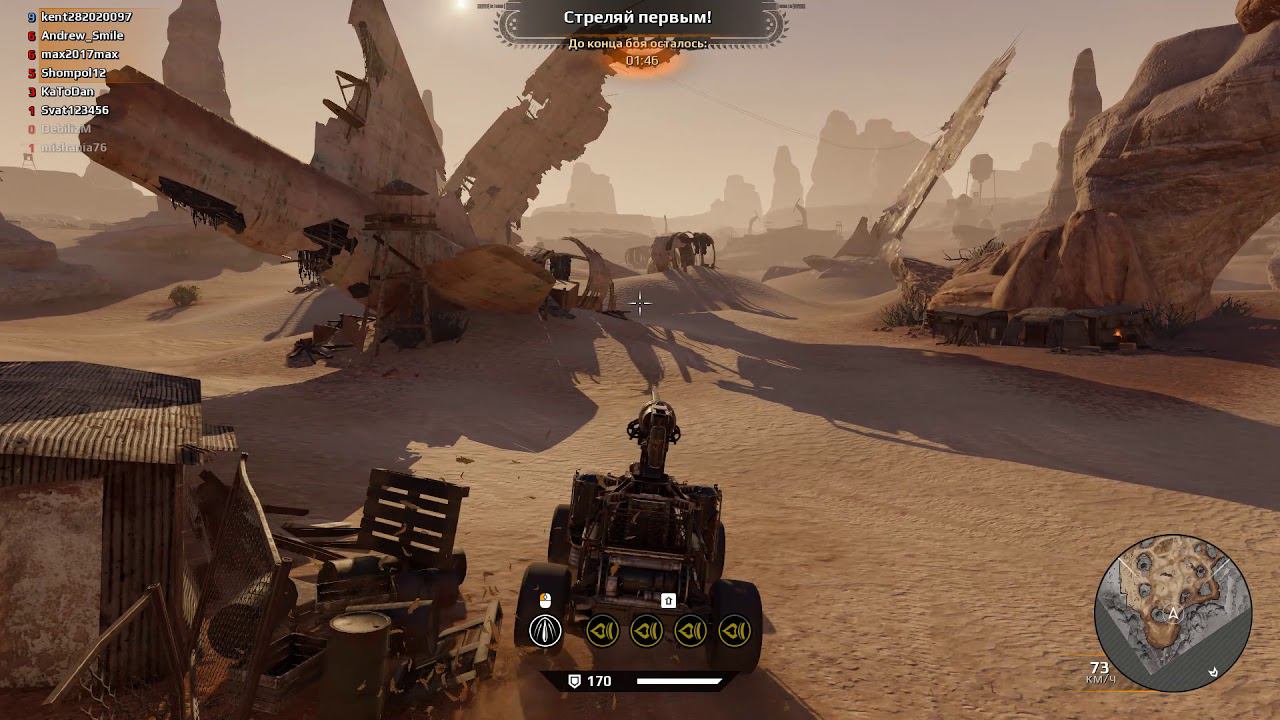Screen dimensions: 1280x720
Task: Select player max2017max on the leaderboard
Action: tap(79, 54)
